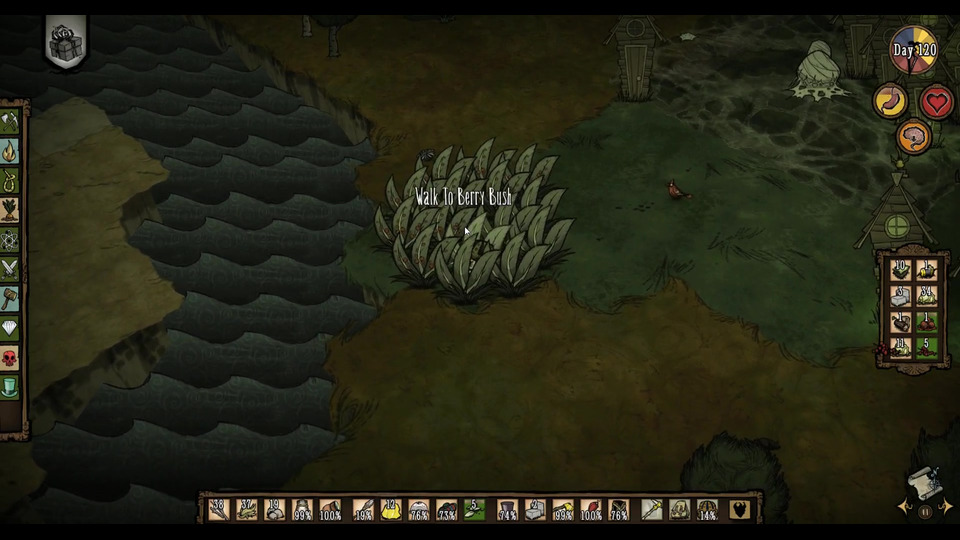Open the map scroll icon
Image resolution: width=960 pixels, height=540 pixels.
coord(925,485)
